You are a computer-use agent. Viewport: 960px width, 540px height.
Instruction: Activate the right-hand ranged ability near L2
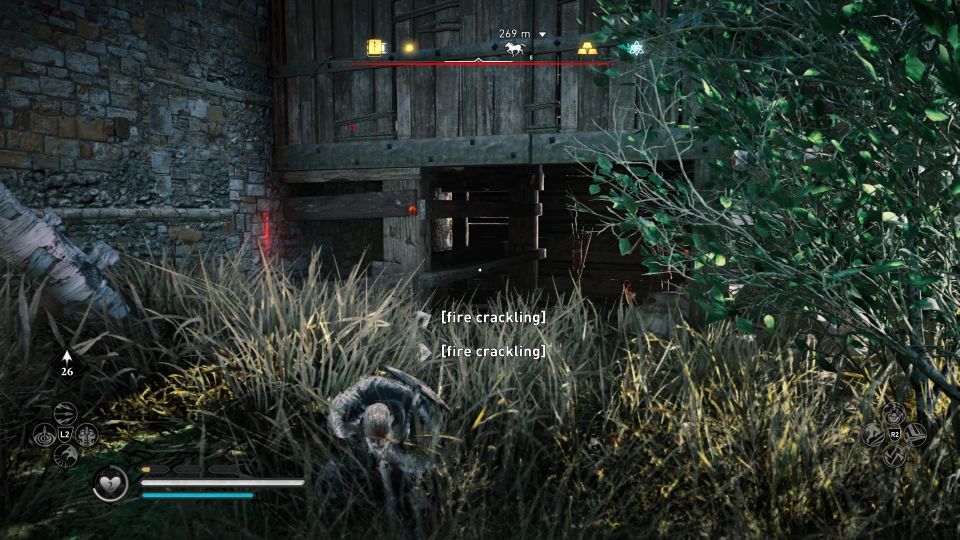coord(88,435)
